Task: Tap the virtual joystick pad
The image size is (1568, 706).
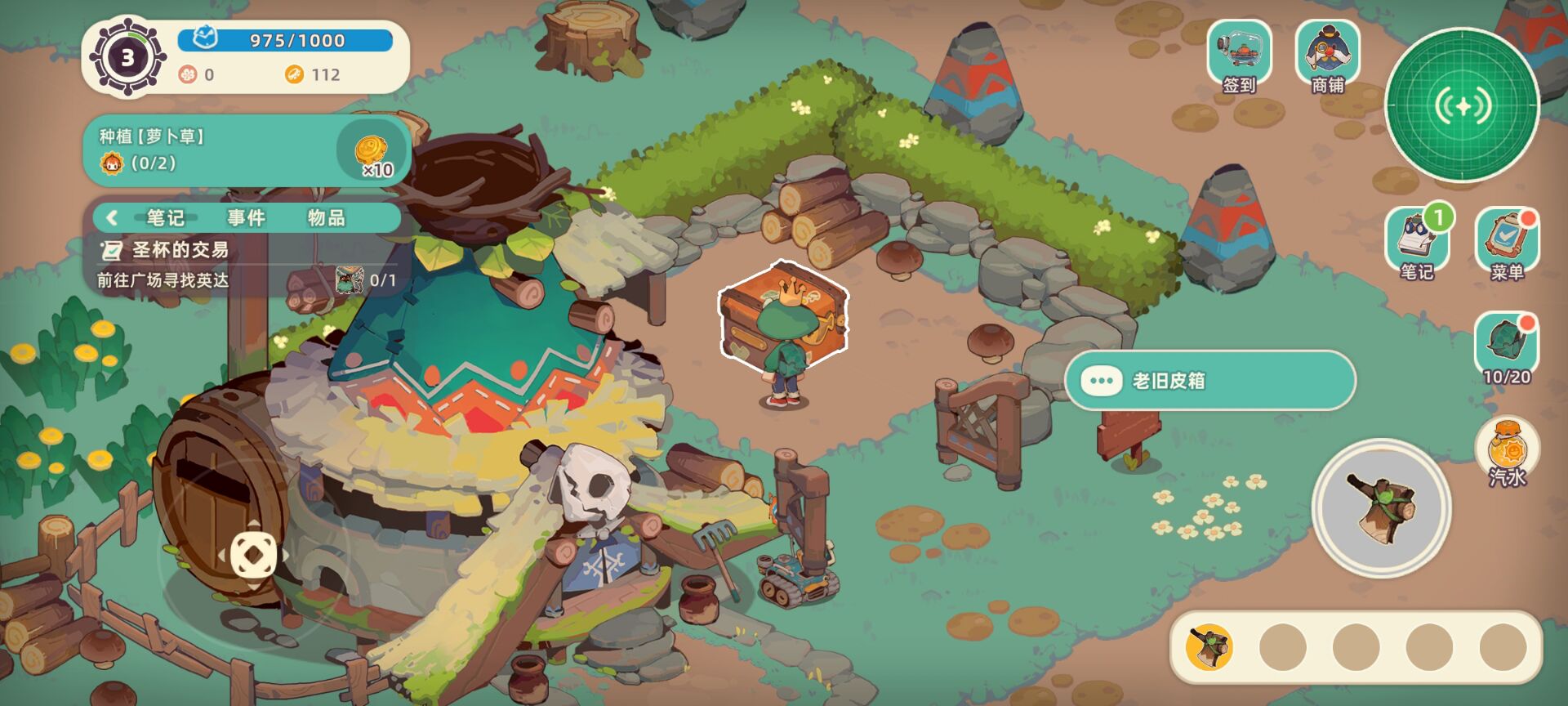Action: 254,555
